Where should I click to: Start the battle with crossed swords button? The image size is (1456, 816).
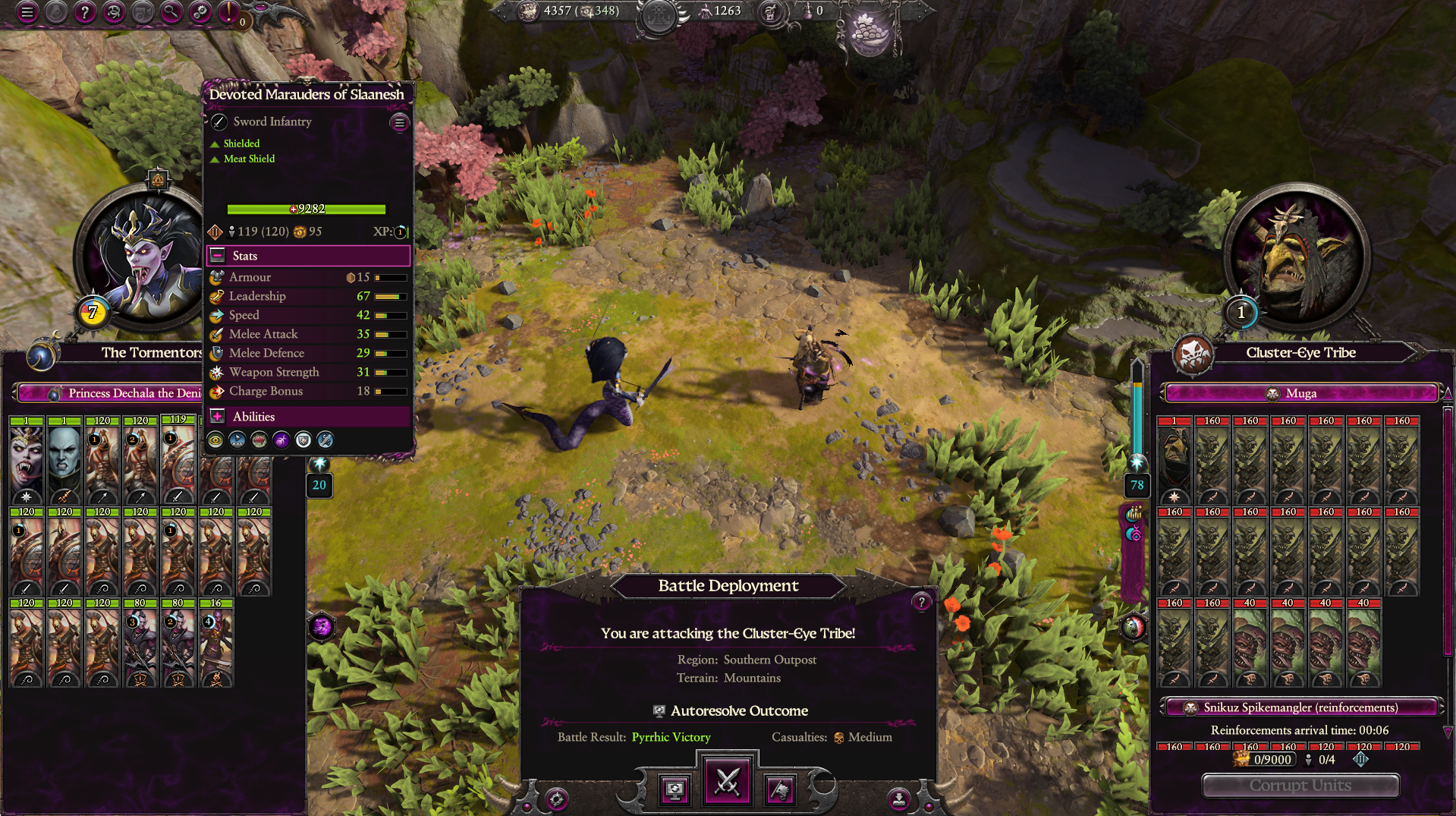coord(728,782)
